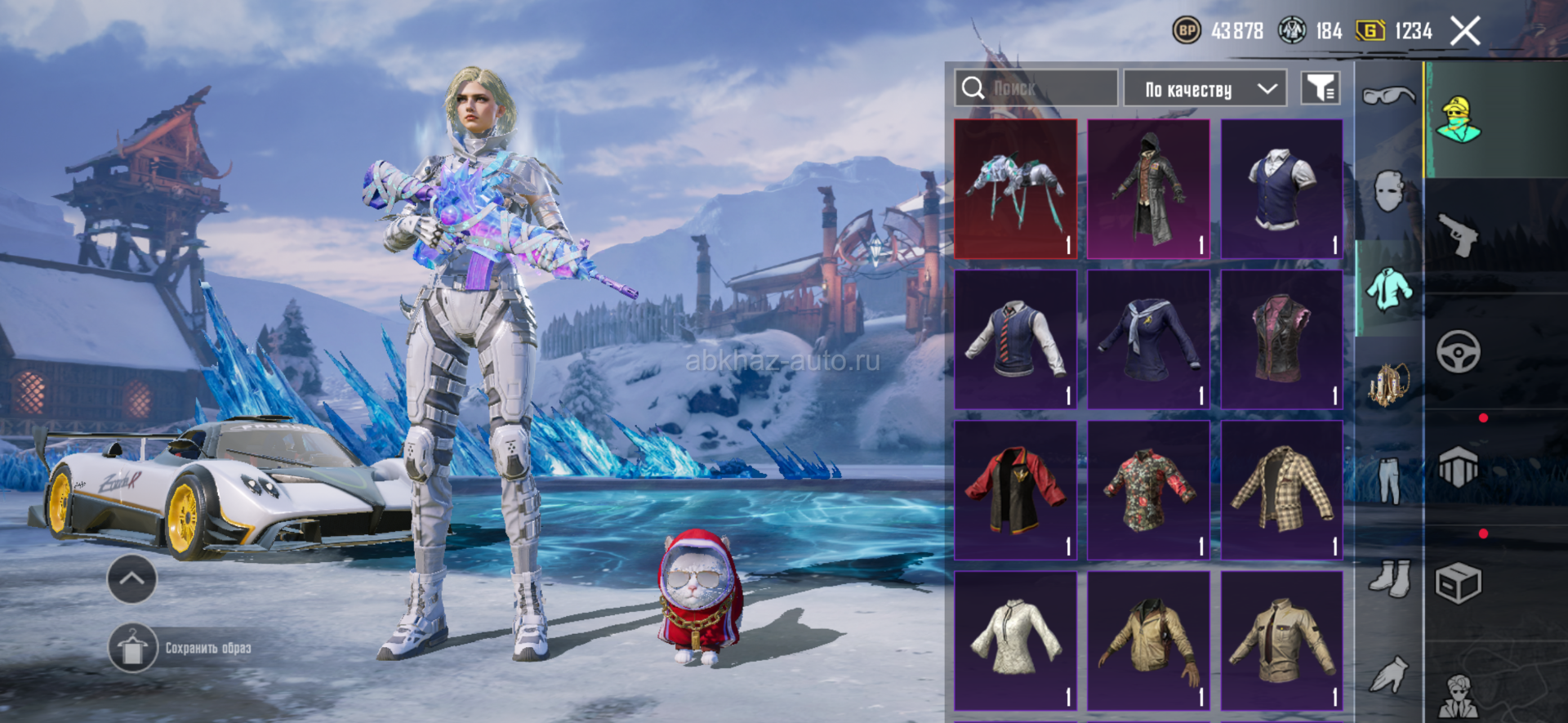1568x723 pixels.
Task: Open the weapon skins pistol tab
Action: click(x=1459, y=235)
